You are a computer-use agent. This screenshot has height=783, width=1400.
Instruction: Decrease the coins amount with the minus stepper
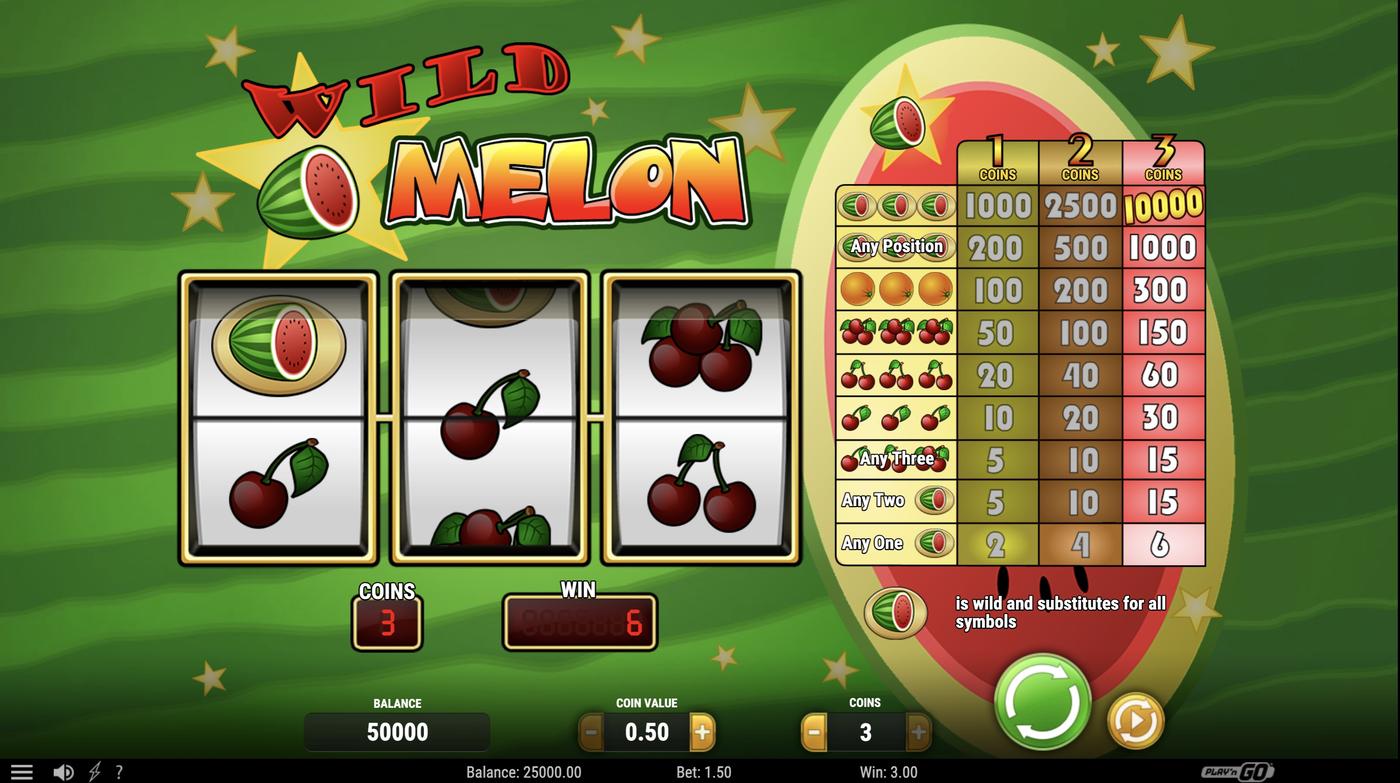[x=812, y=731]
